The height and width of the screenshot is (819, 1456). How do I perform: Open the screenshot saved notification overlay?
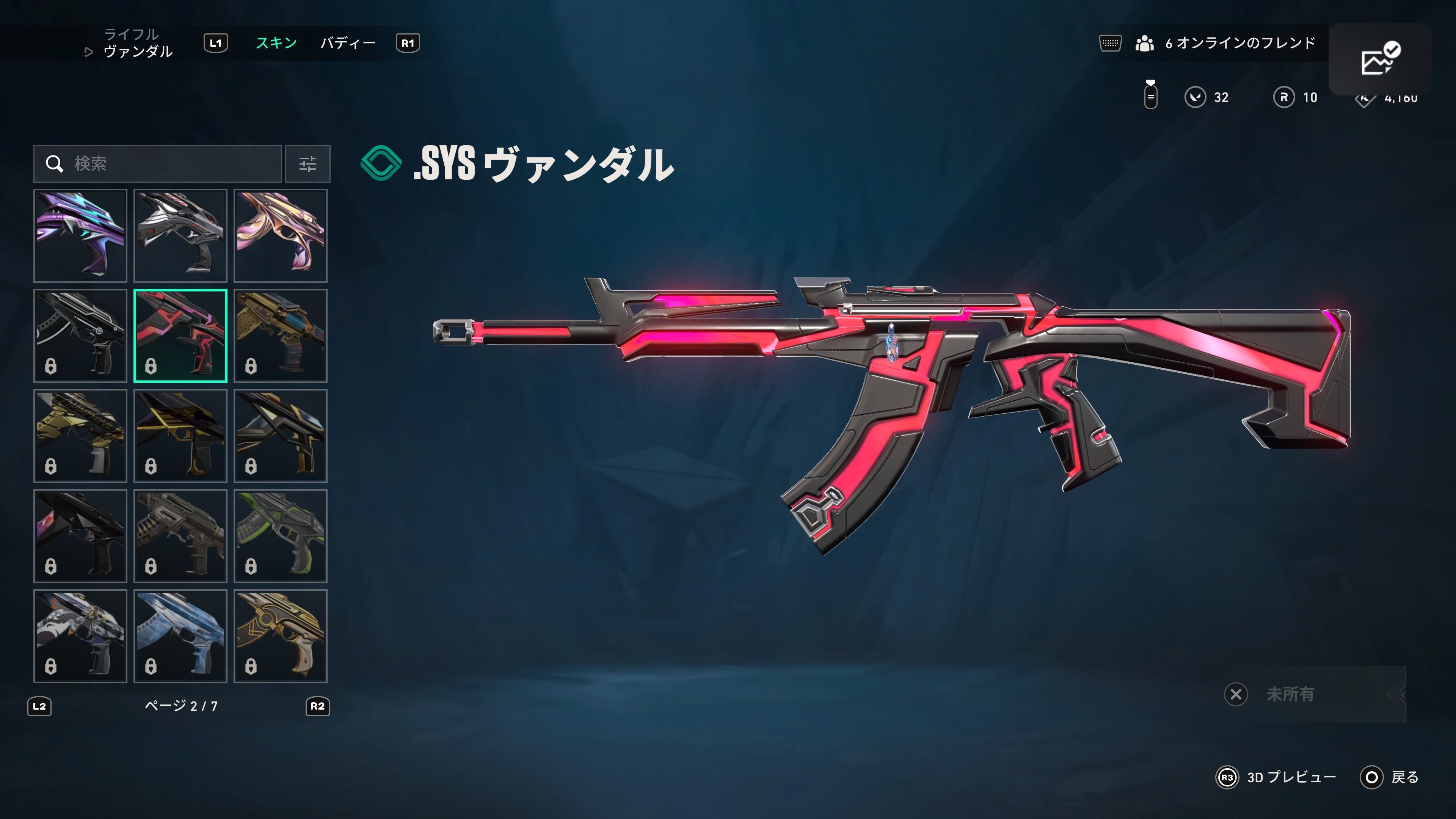[1380, 59]
